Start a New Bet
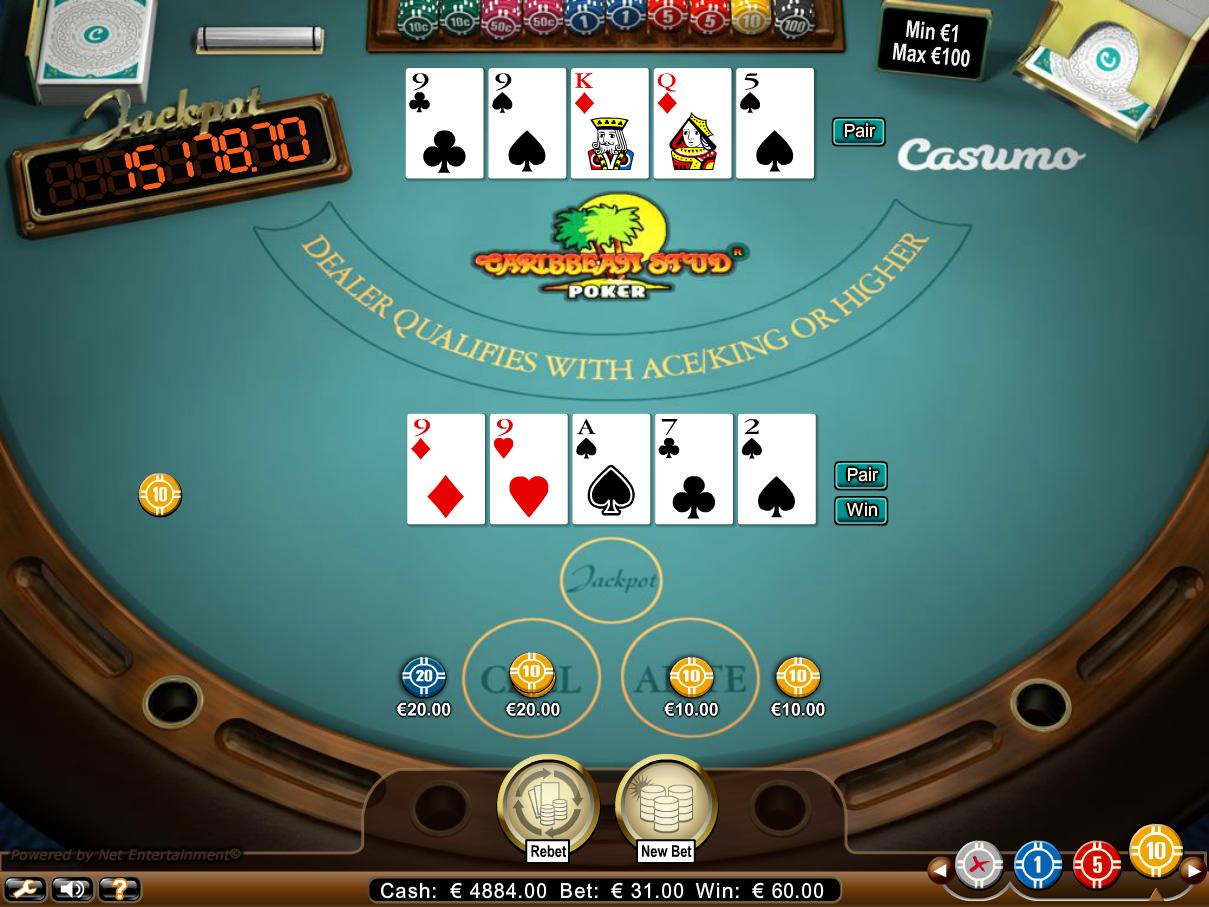This screenshot has width=1209, height=907. point(666,803)
